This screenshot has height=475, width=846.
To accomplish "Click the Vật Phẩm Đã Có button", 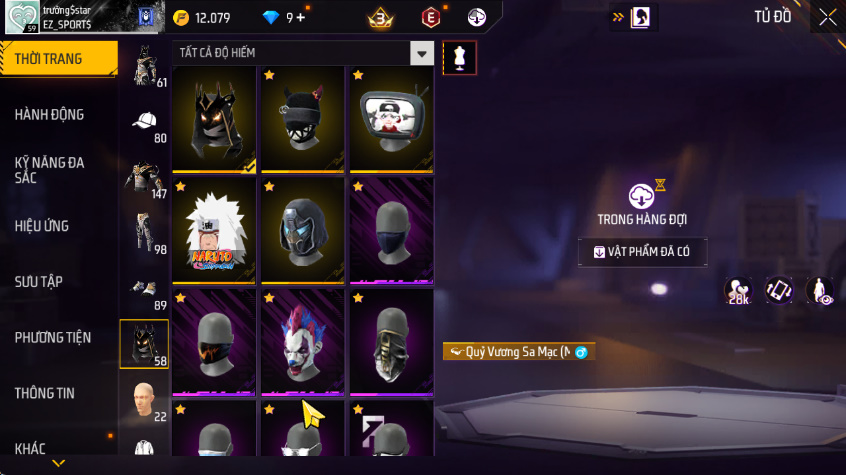I will pos(643,252).
